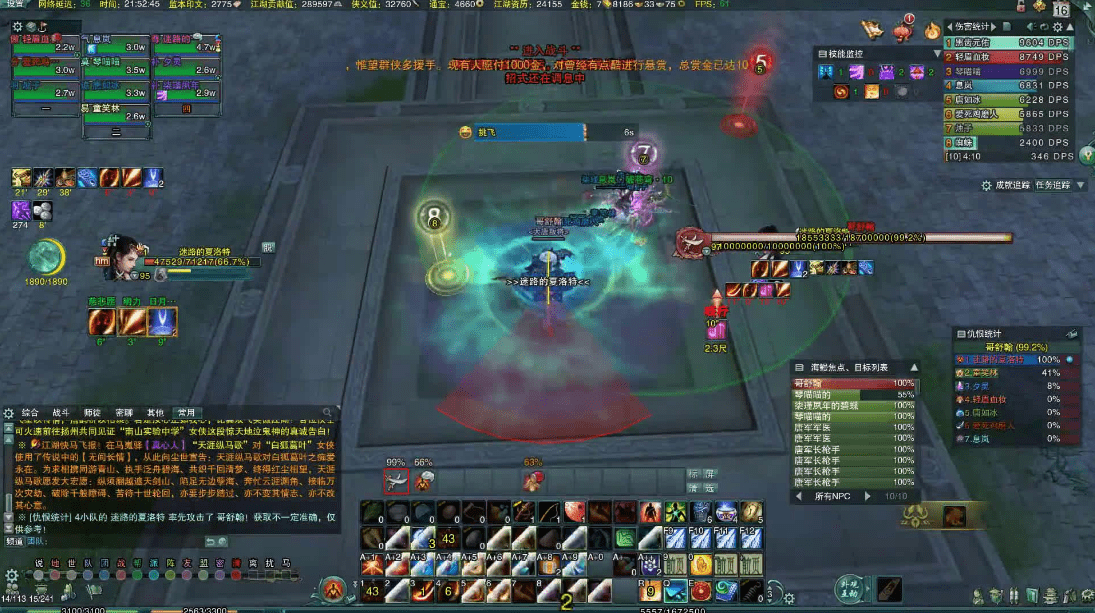This screenshot has width=1095, height=613.
Task: Switch to the 战斗 chat tab
Action: pos(61,411)
